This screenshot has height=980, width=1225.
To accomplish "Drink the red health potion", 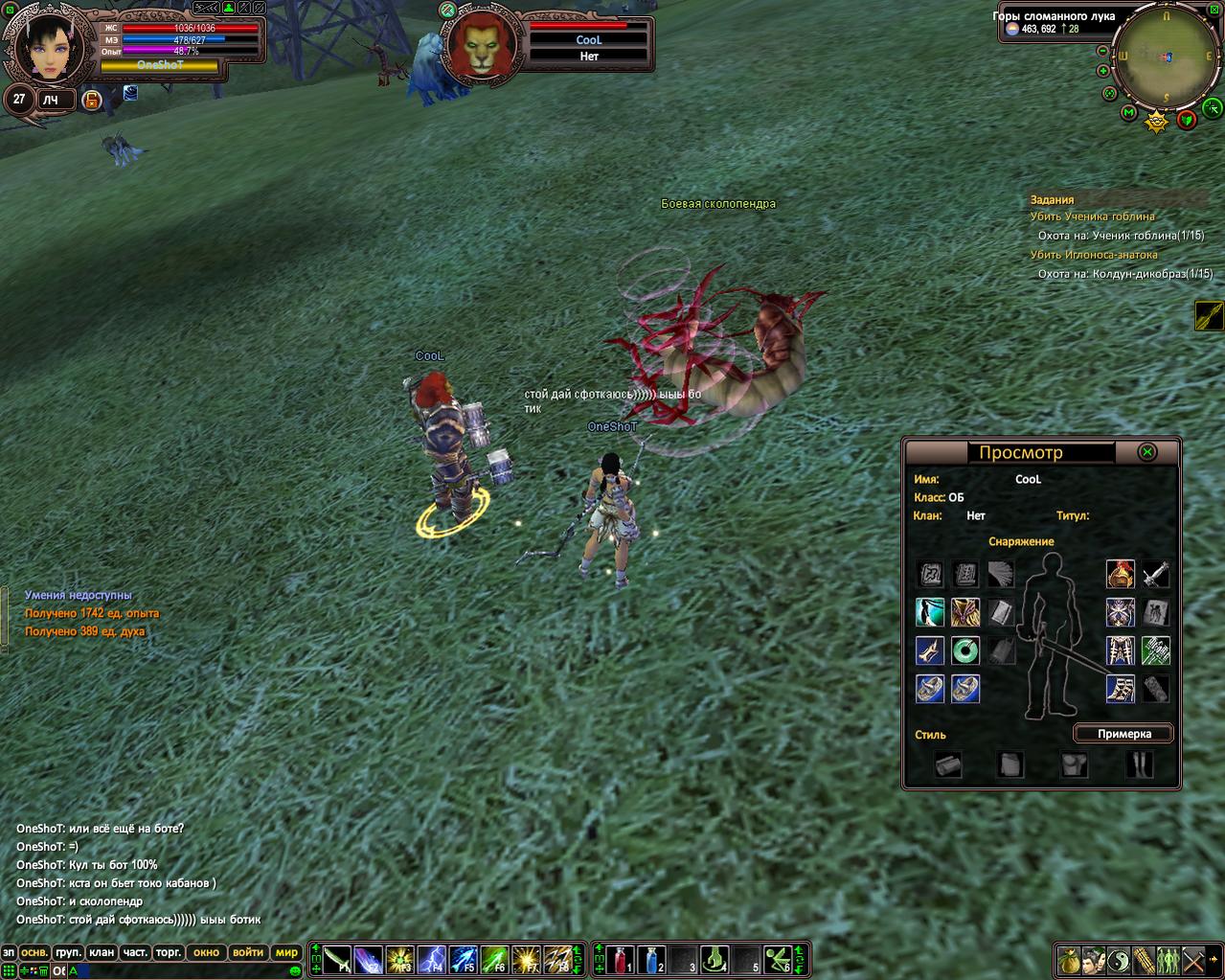I will (619, 959).
